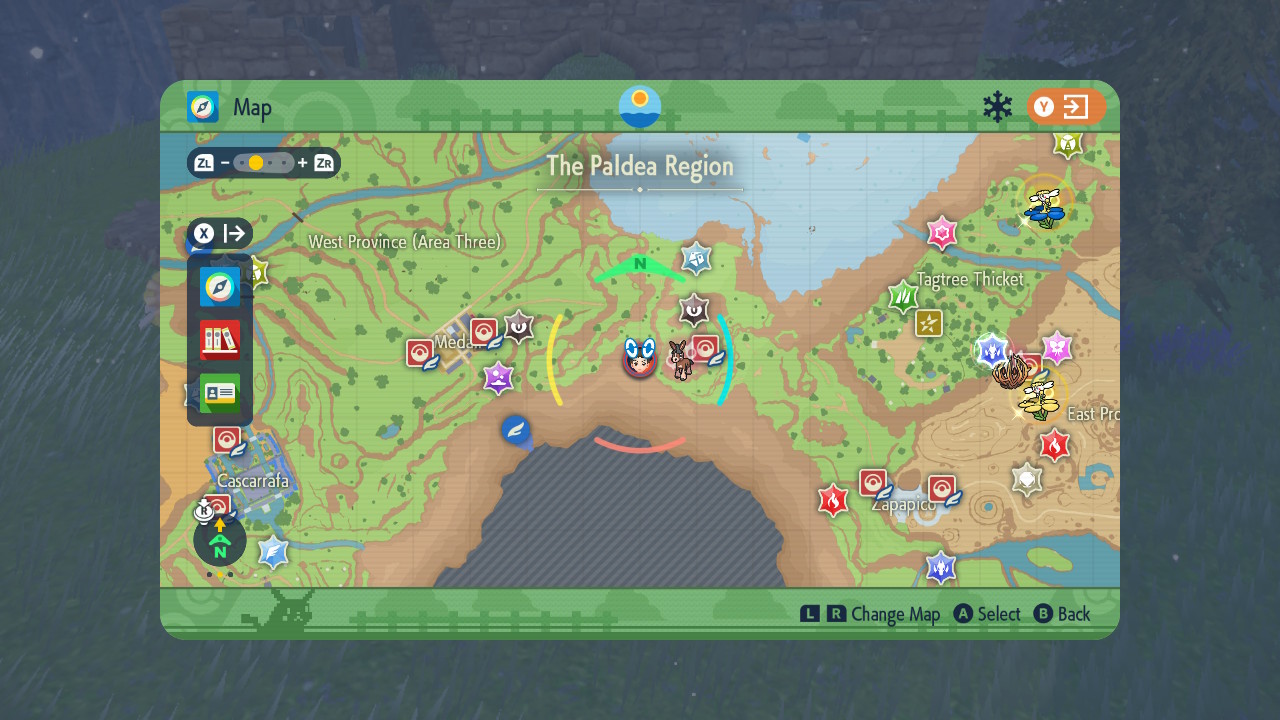This screenshot has width=1280, height=720.
Task: Open the compass Map app icon
Action: 219,287
